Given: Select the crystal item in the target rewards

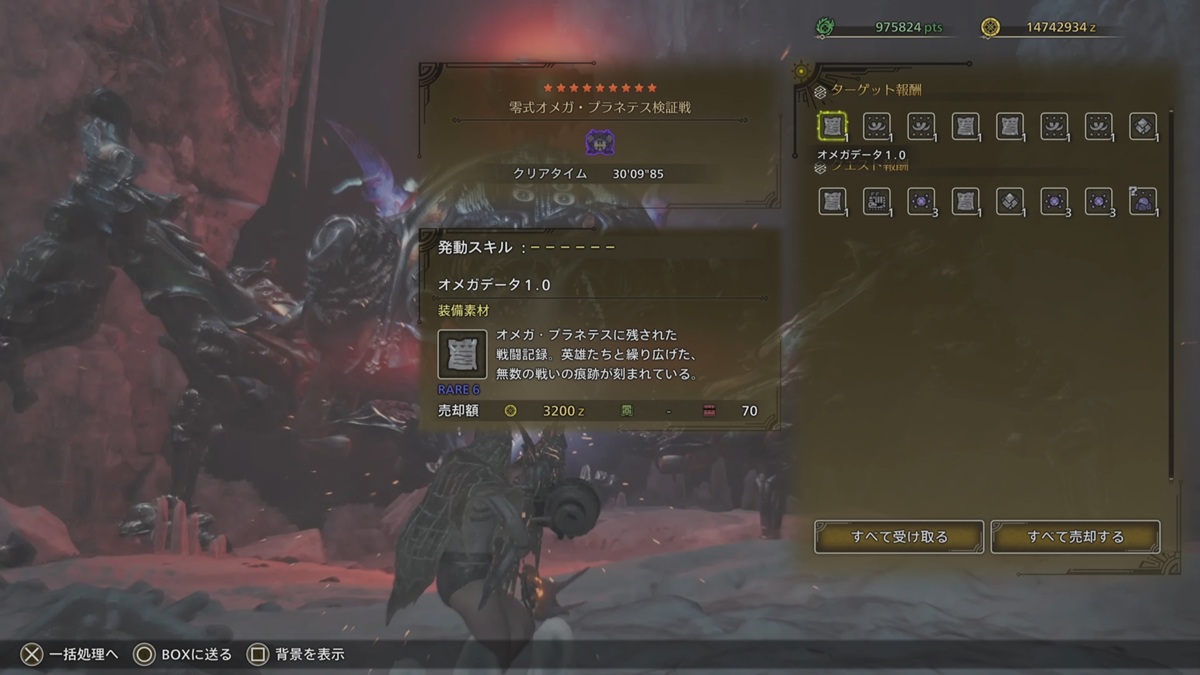Looking at the screenshot, I should pos(1142,126).
